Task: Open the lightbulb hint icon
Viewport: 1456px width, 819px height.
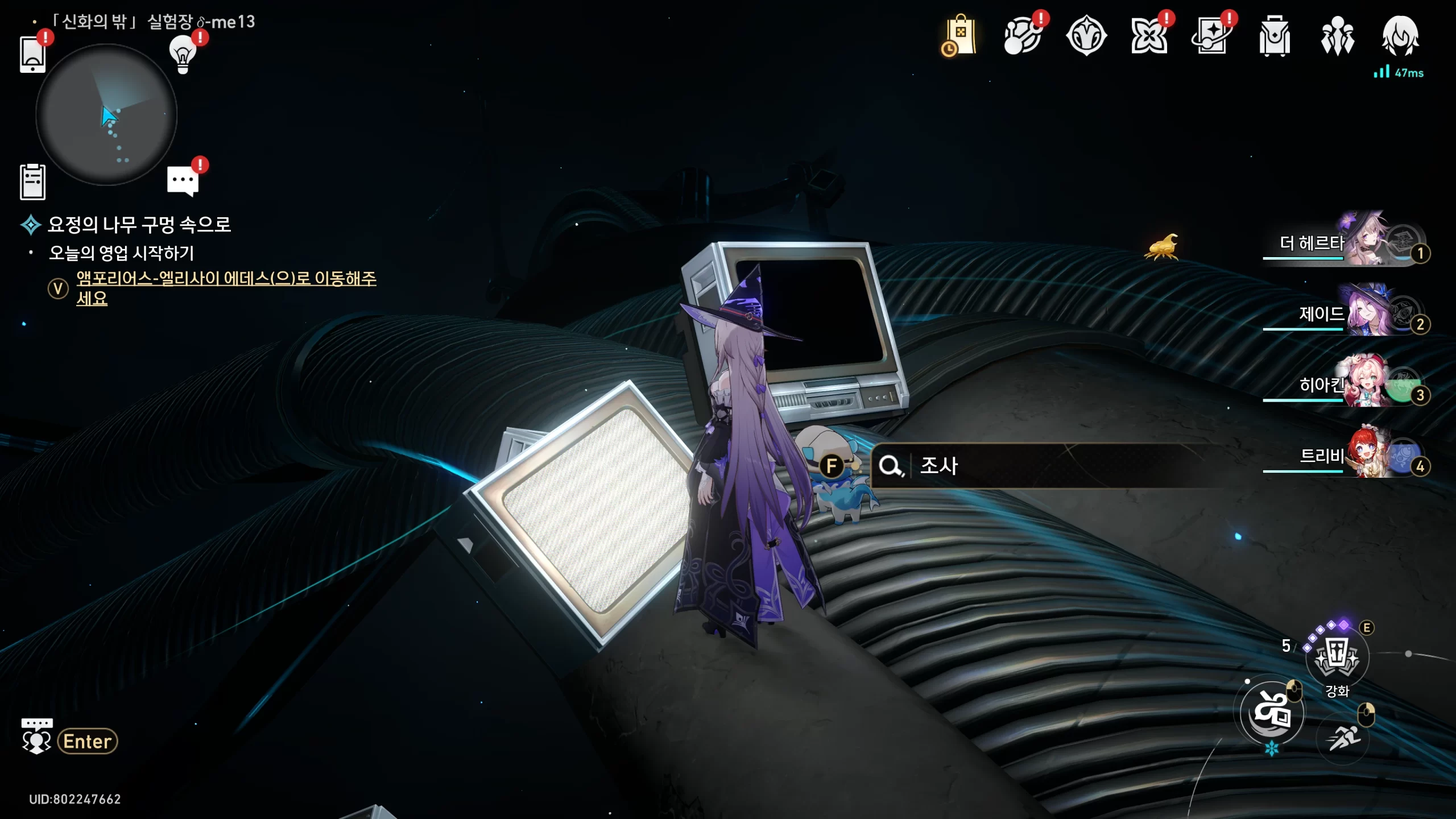Action: [x=183, y=54]
